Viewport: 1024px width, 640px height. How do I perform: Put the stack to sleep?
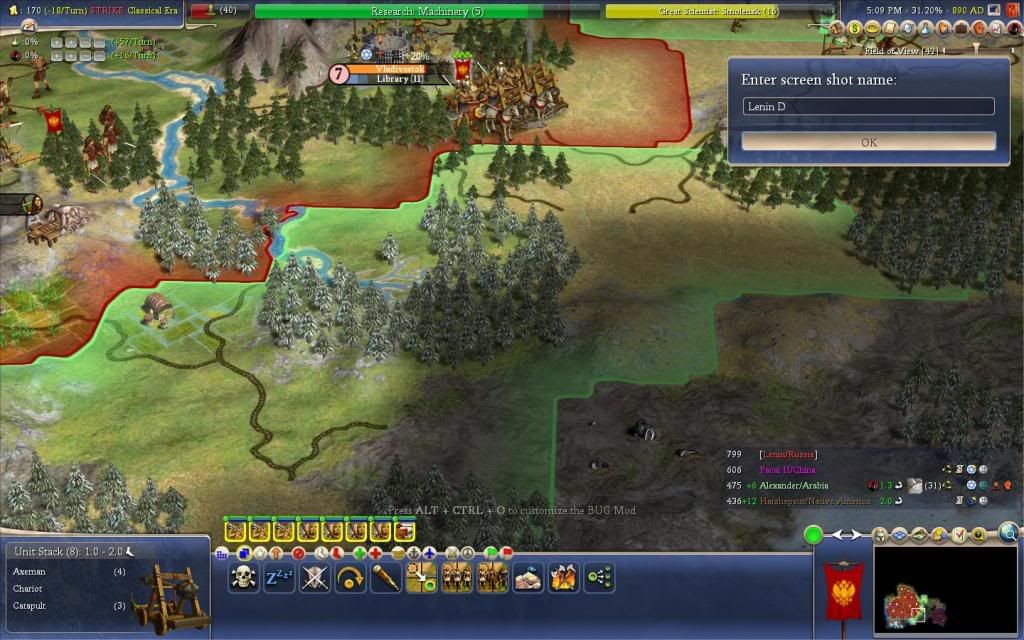[x=279, y=577]
